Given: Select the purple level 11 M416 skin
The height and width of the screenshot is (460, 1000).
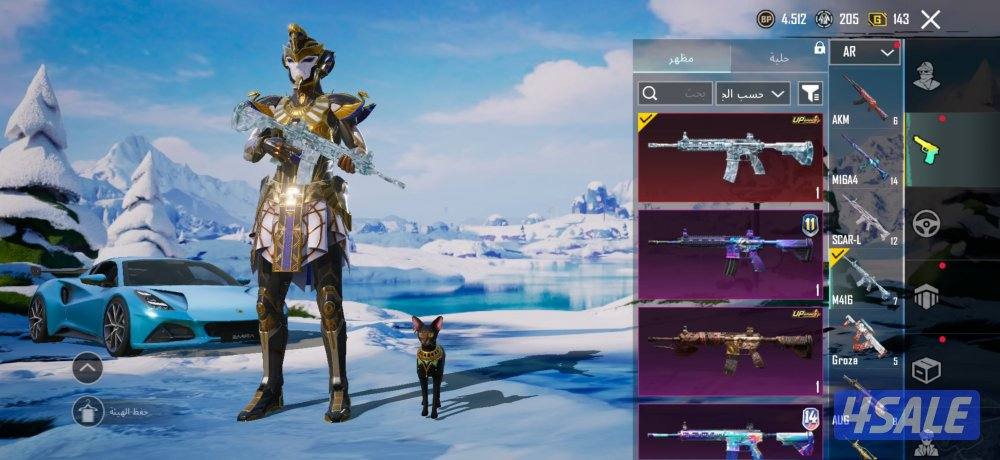Looking at the screenshot, I should 730,254.
